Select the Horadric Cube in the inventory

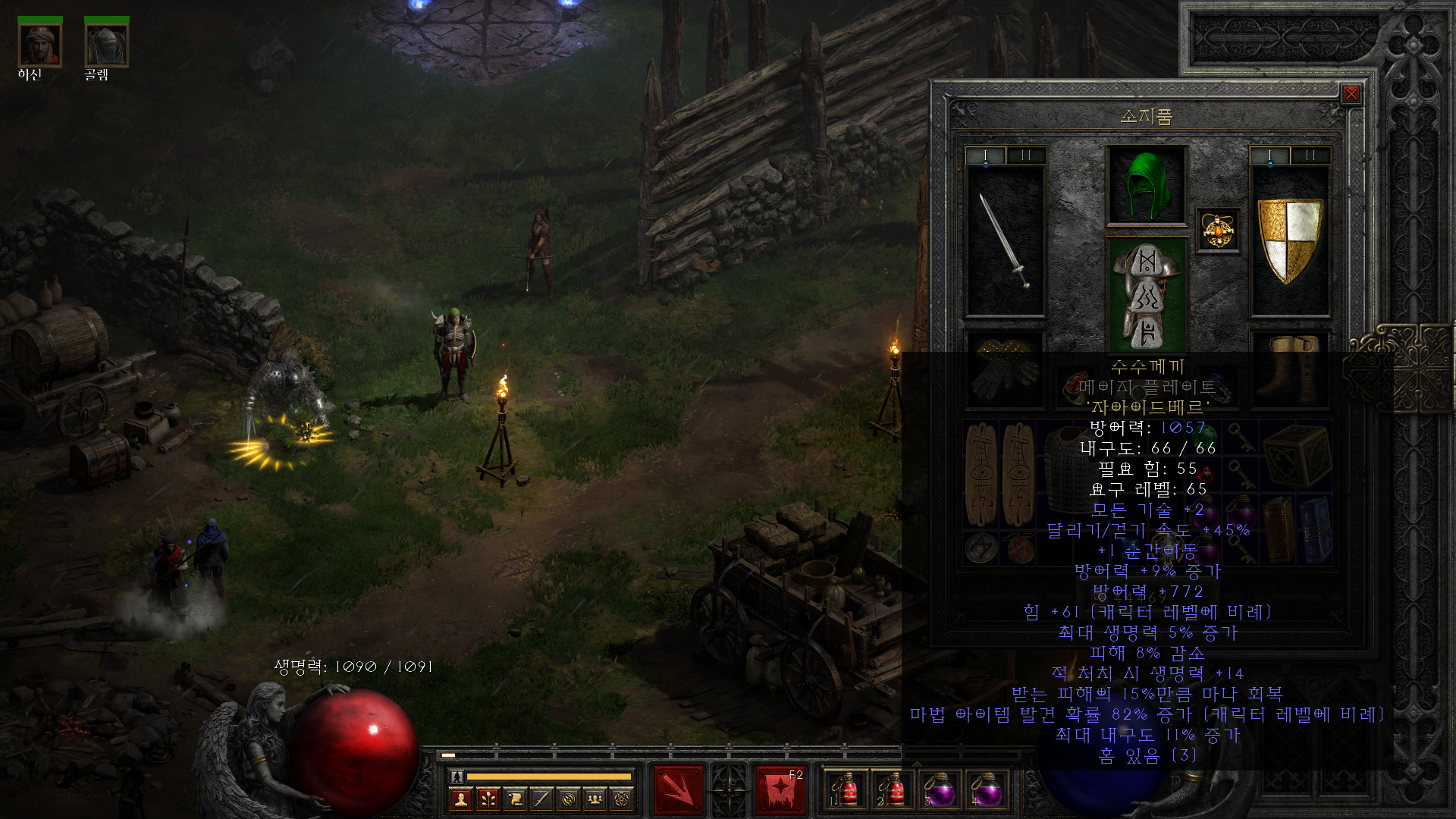pyautogui.click(x=1298, y=455)
